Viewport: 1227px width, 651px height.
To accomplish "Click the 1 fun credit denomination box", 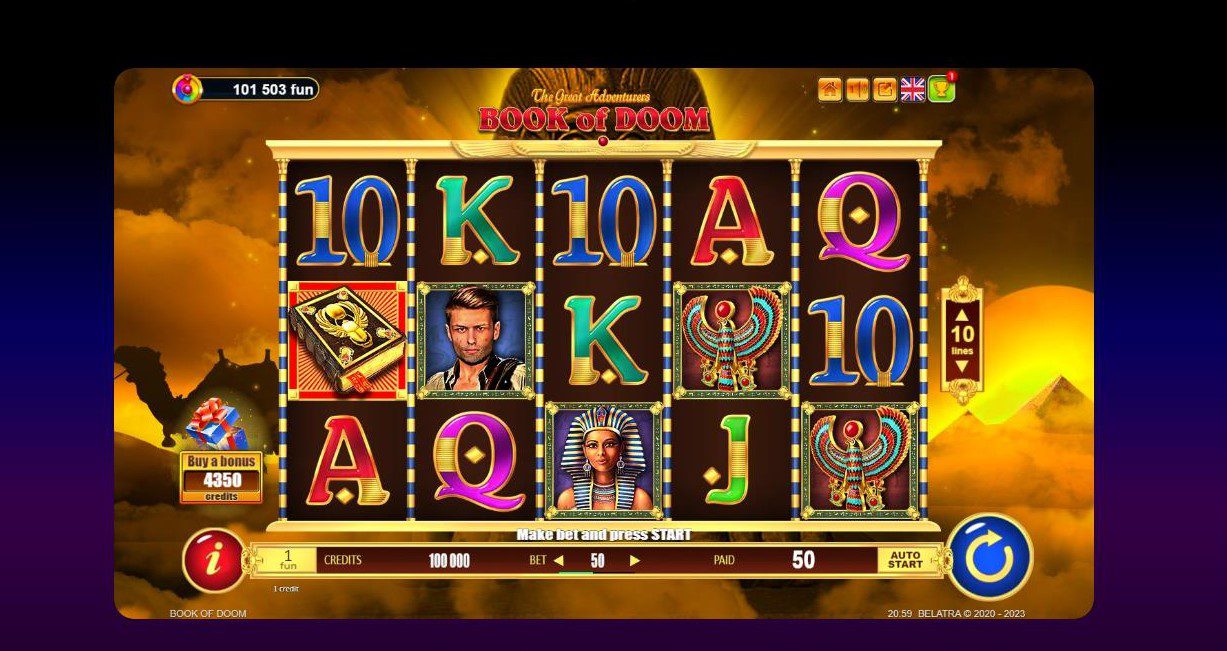I will click(287, 560).
